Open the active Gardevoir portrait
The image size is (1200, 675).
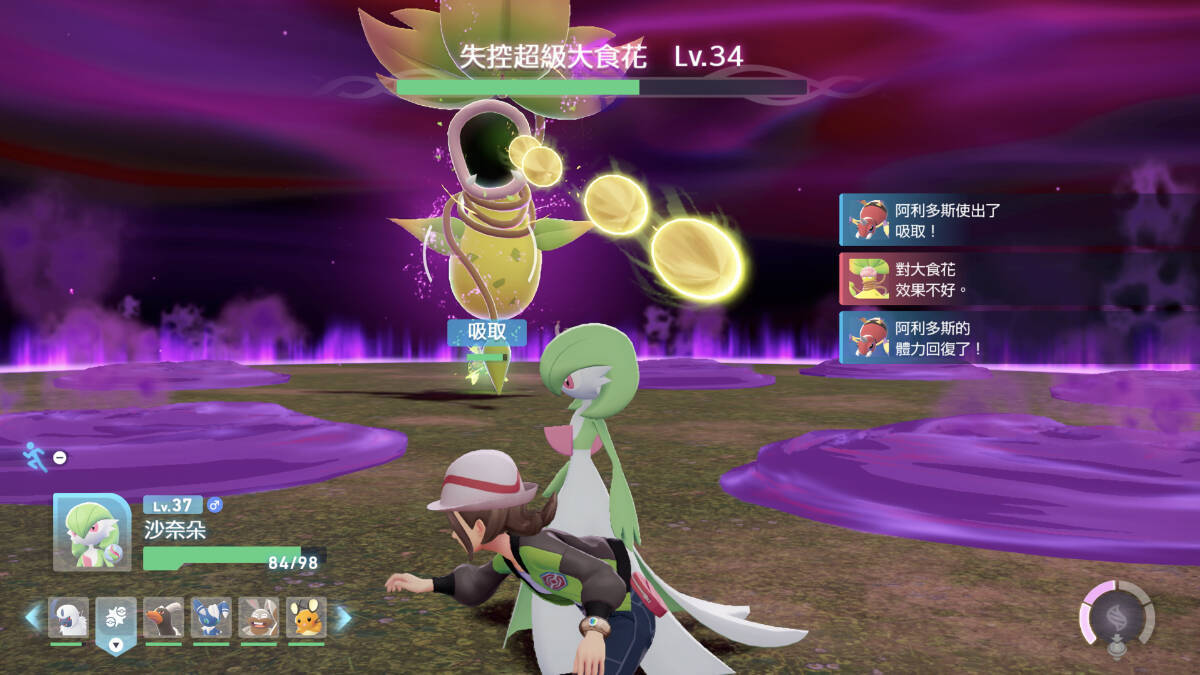click(91, 533)
